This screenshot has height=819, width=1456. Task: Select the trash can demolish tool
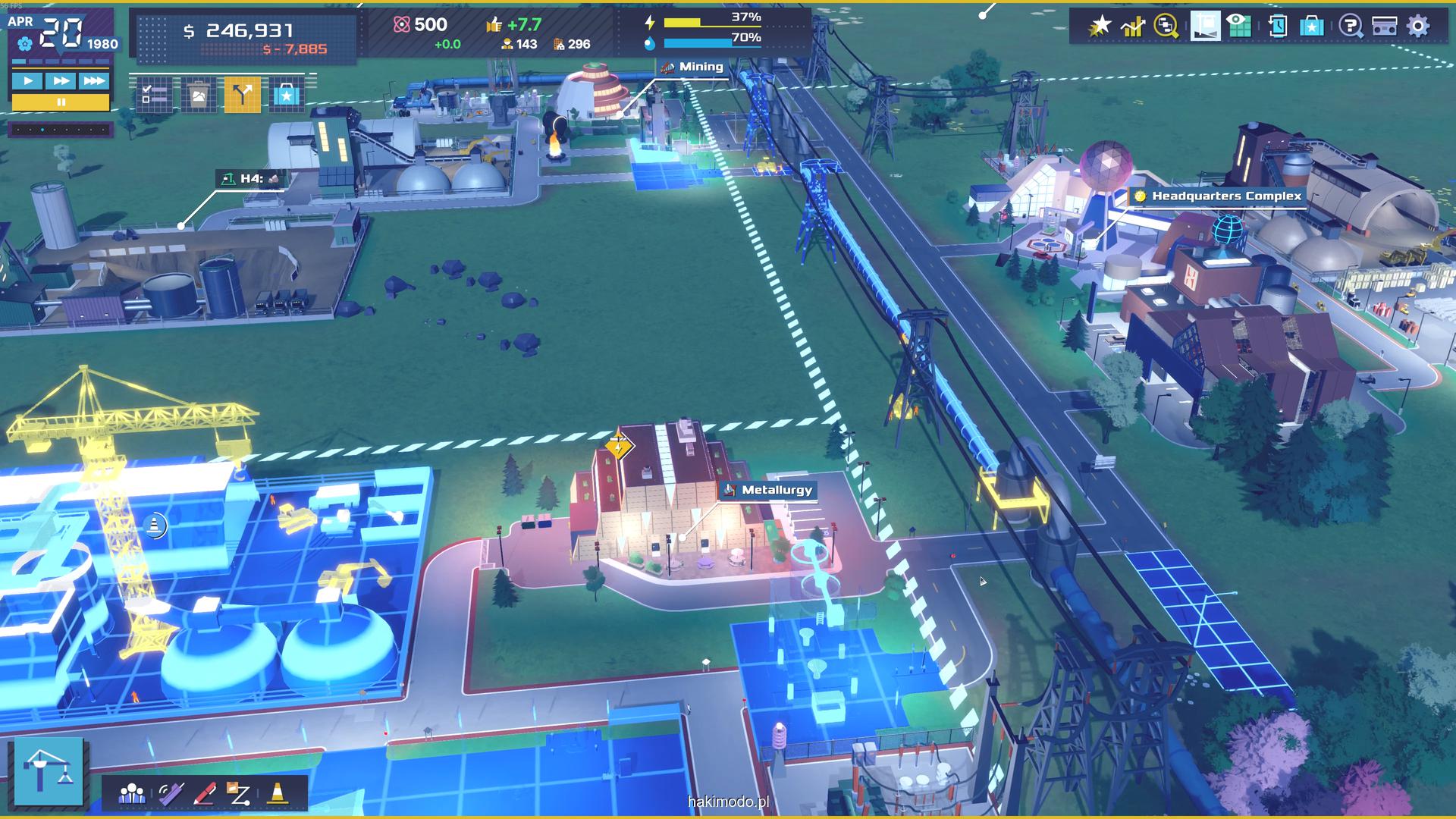[x=199, y=95]
